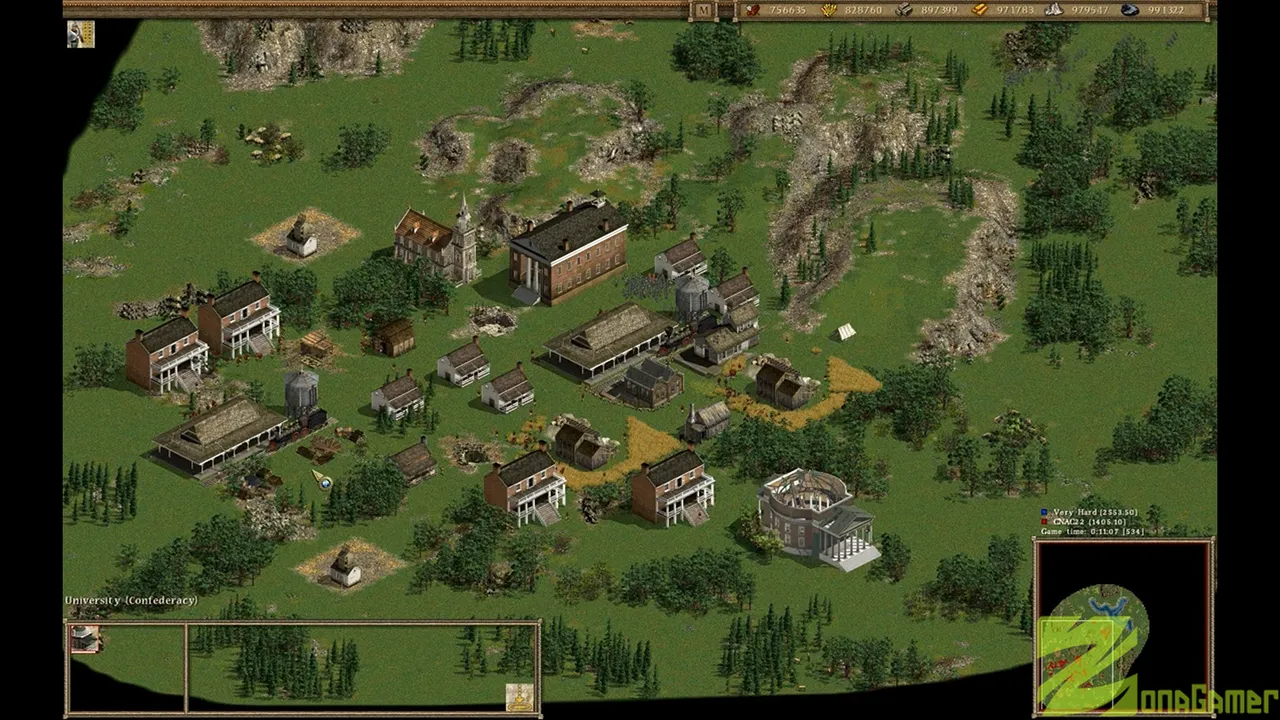Click the yellow arrow command icon
This screenshot has width=1280, height=720.
coord(519,696)
